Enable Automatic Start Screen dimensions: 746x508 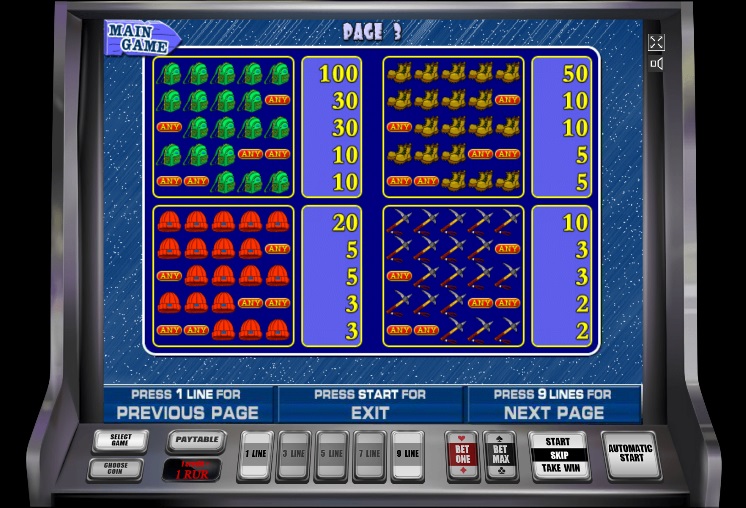(x=631, y=453)
